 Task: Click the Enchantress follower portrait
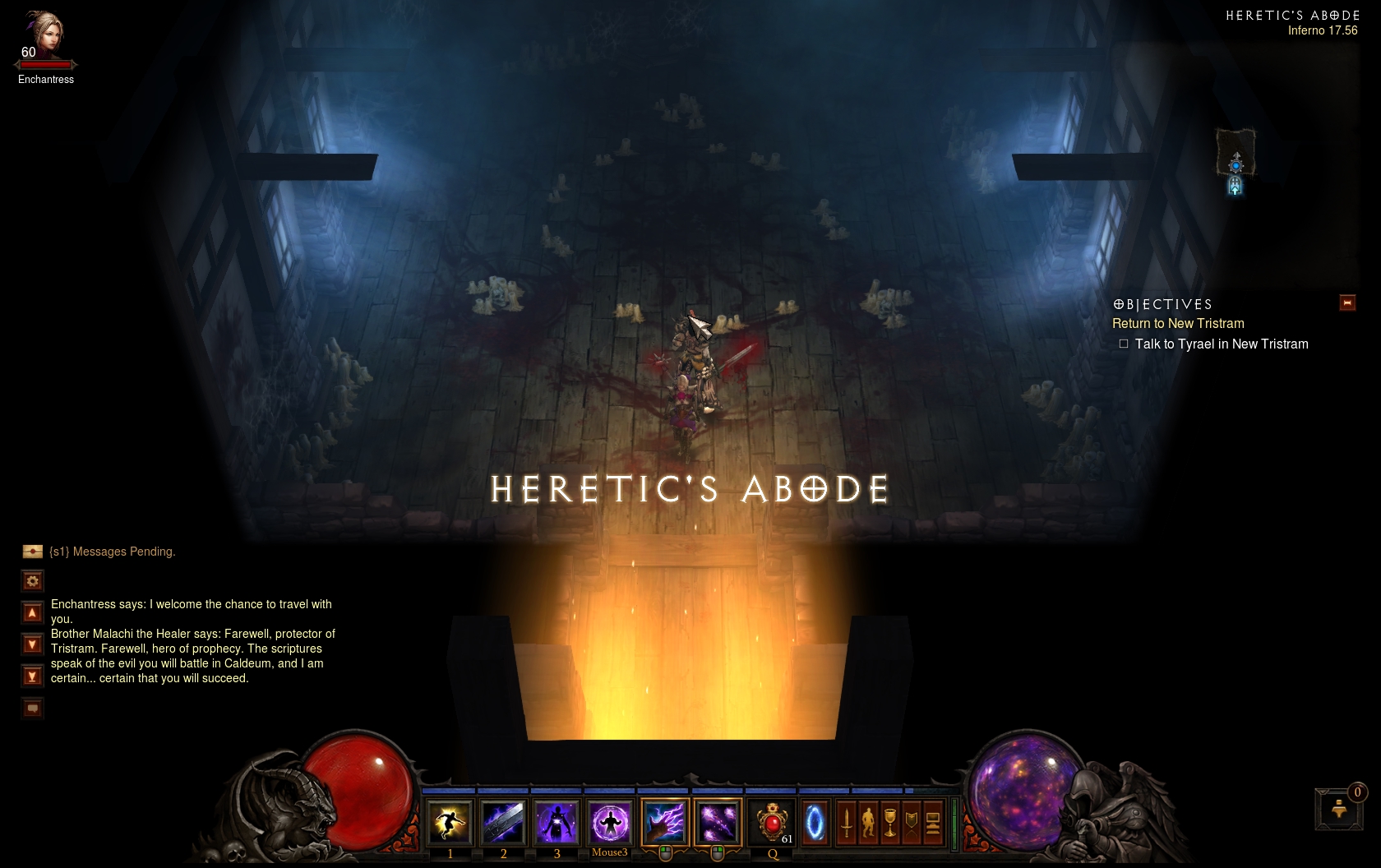pos(43,35)
